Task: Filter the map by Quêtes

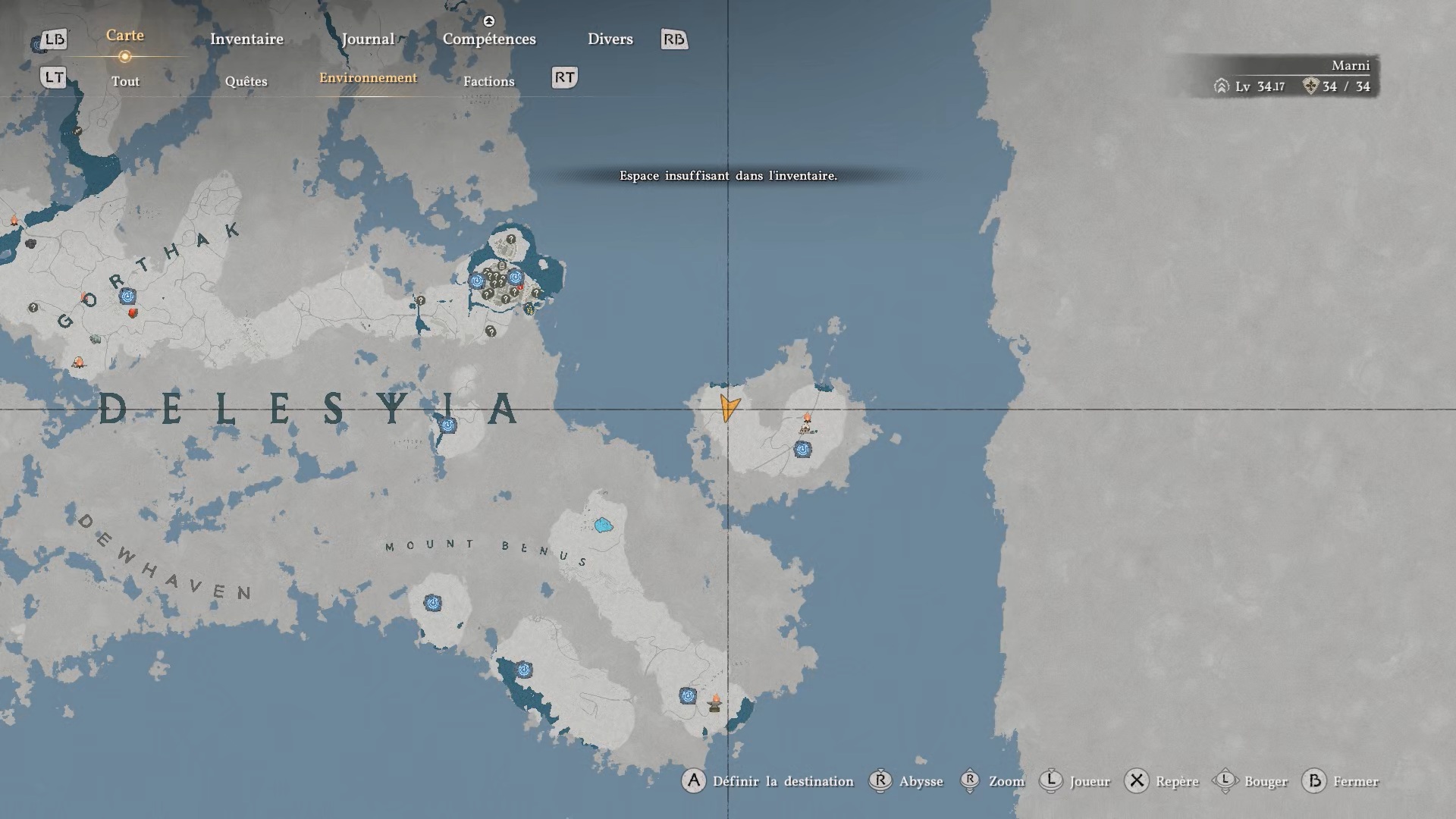Action: pyautogui.click(x=246, y=81)
